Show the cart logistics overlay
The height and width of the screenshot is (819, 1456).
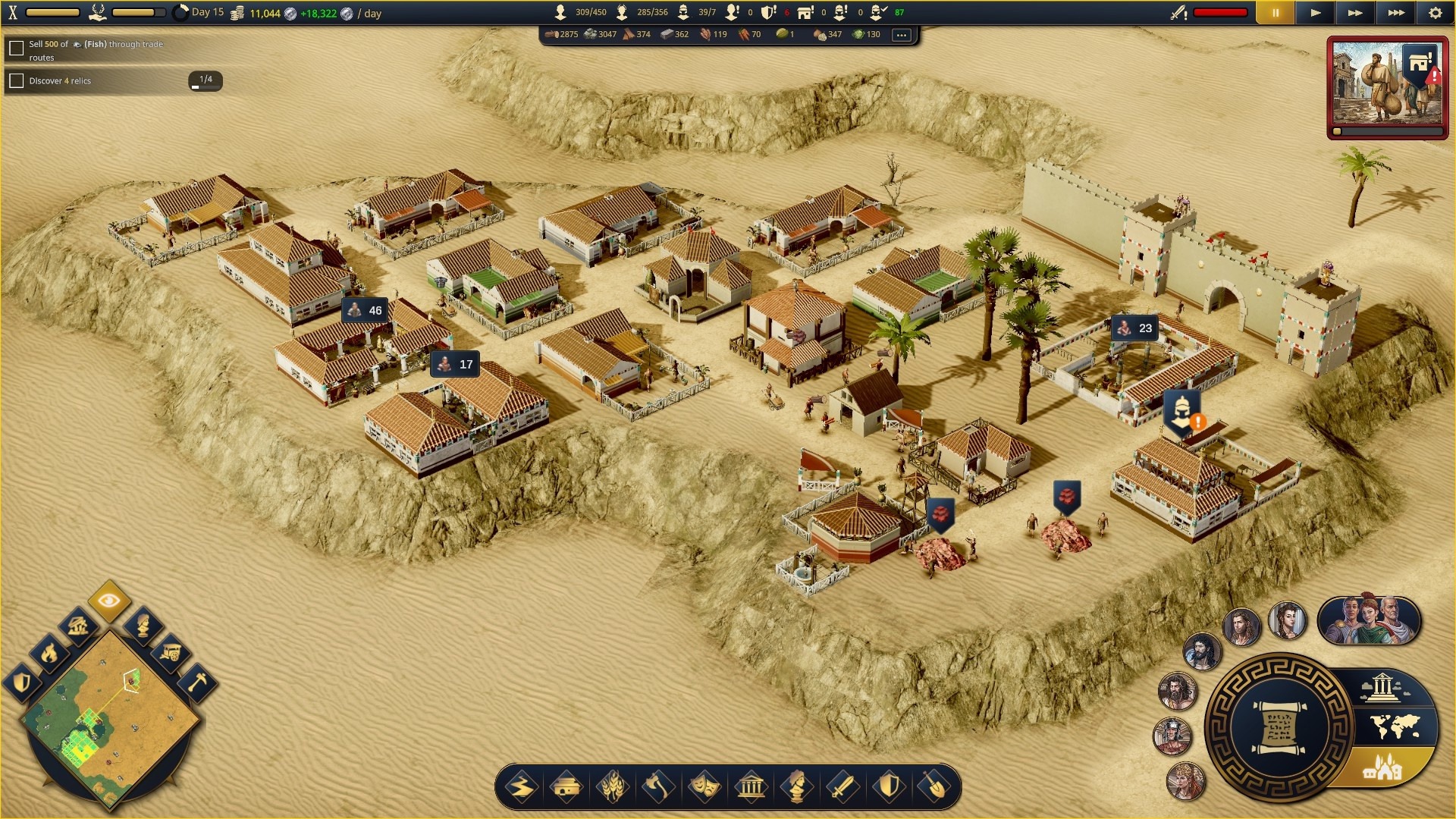click(x=169, y=652)
